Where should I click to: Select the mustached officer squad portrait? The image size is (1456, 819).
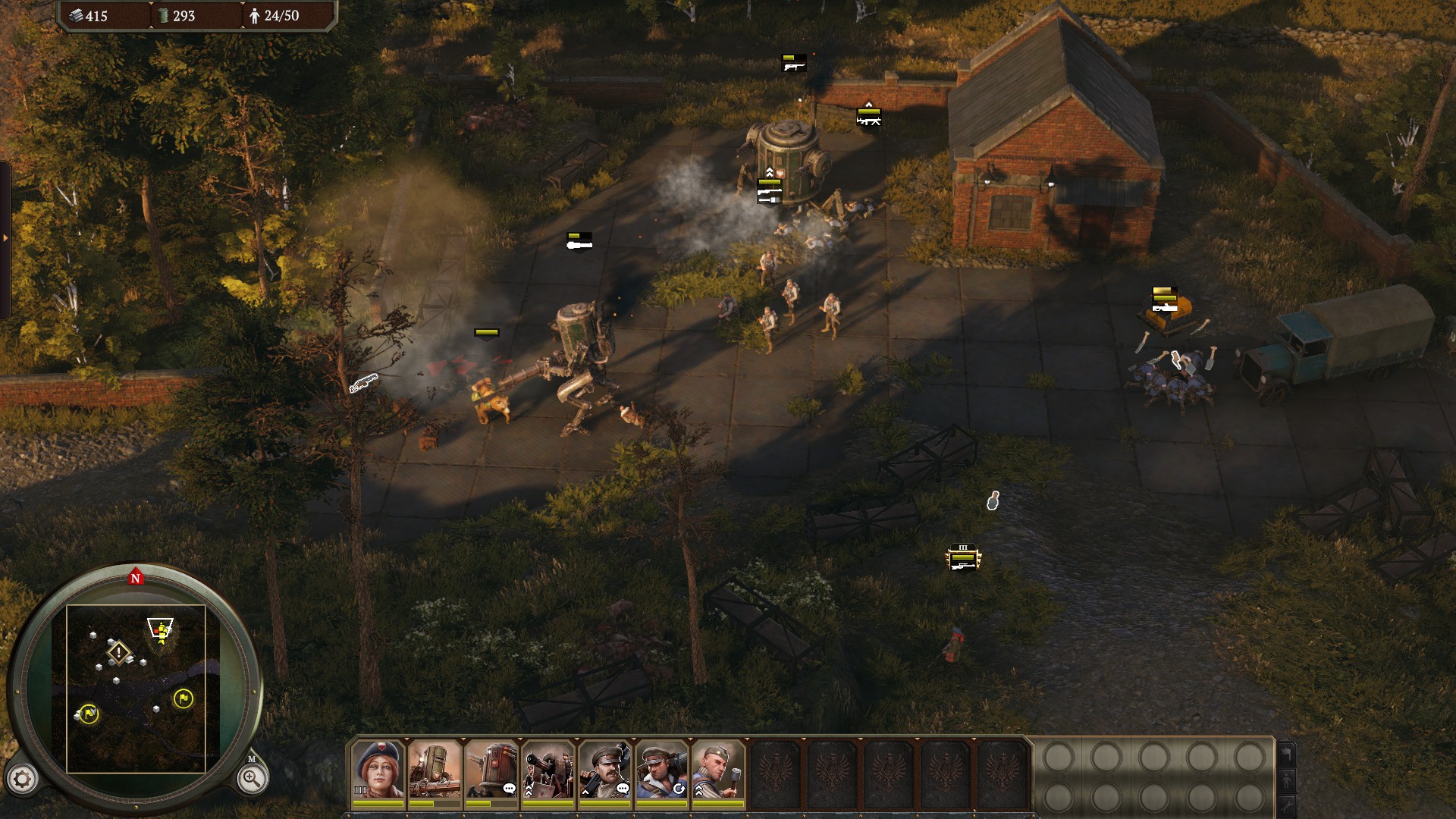coord(605,770)
